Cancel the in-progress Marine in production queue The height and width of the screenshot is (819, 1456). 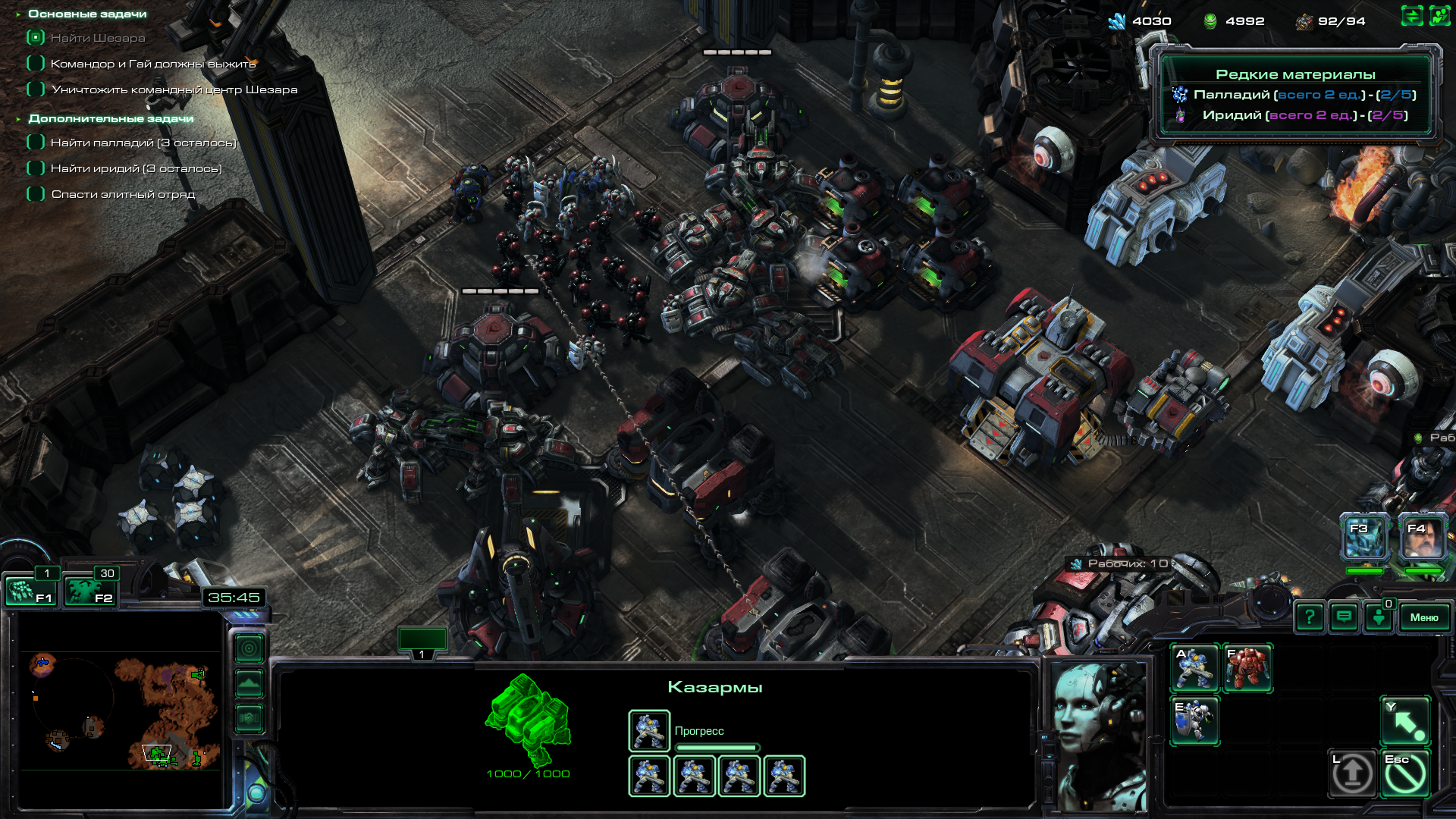pos(649,730)
